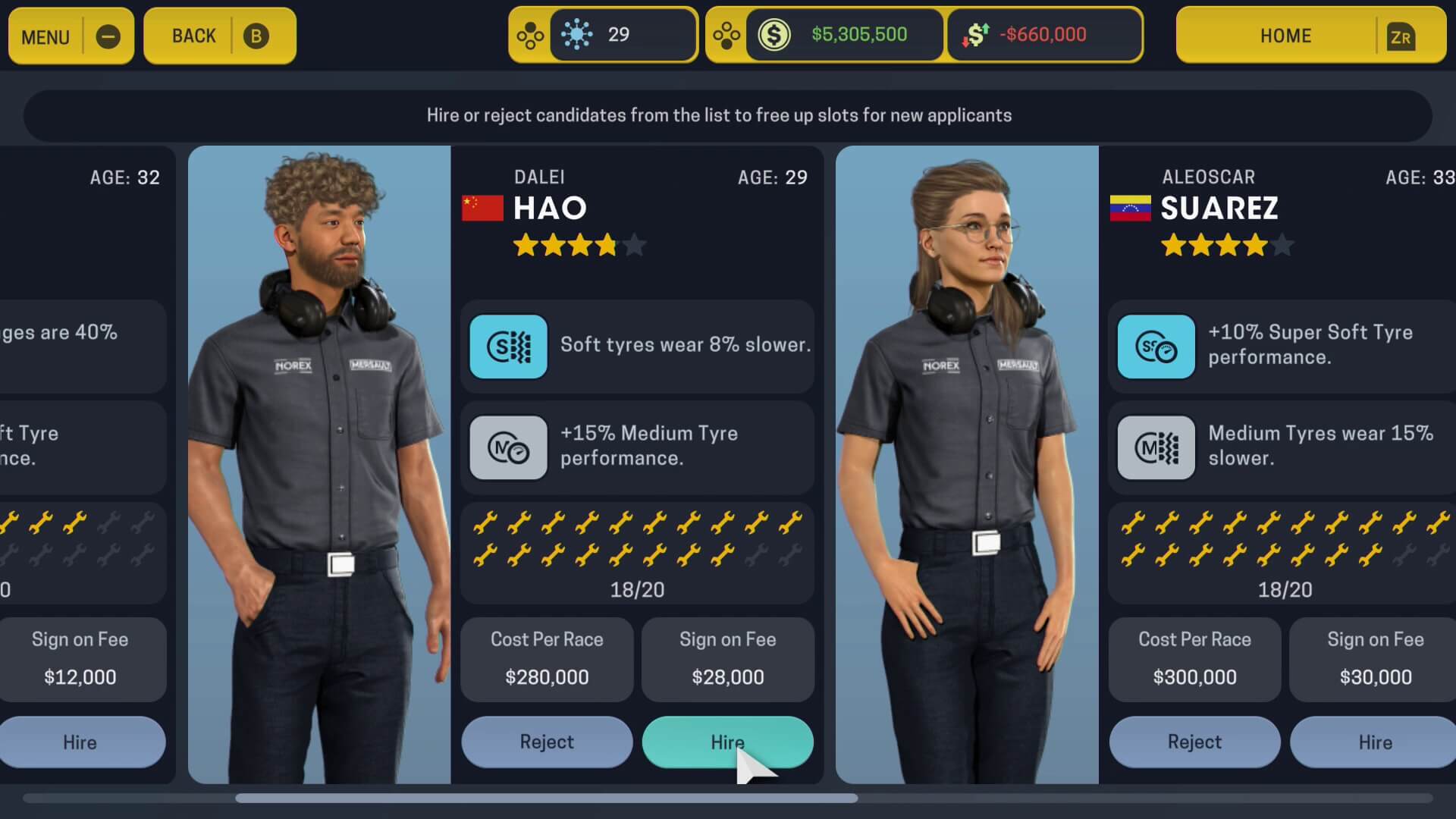Select the +15% Medium Tyre performance icon
Viewport: 1456px width, 819px height.
(508, 447)
